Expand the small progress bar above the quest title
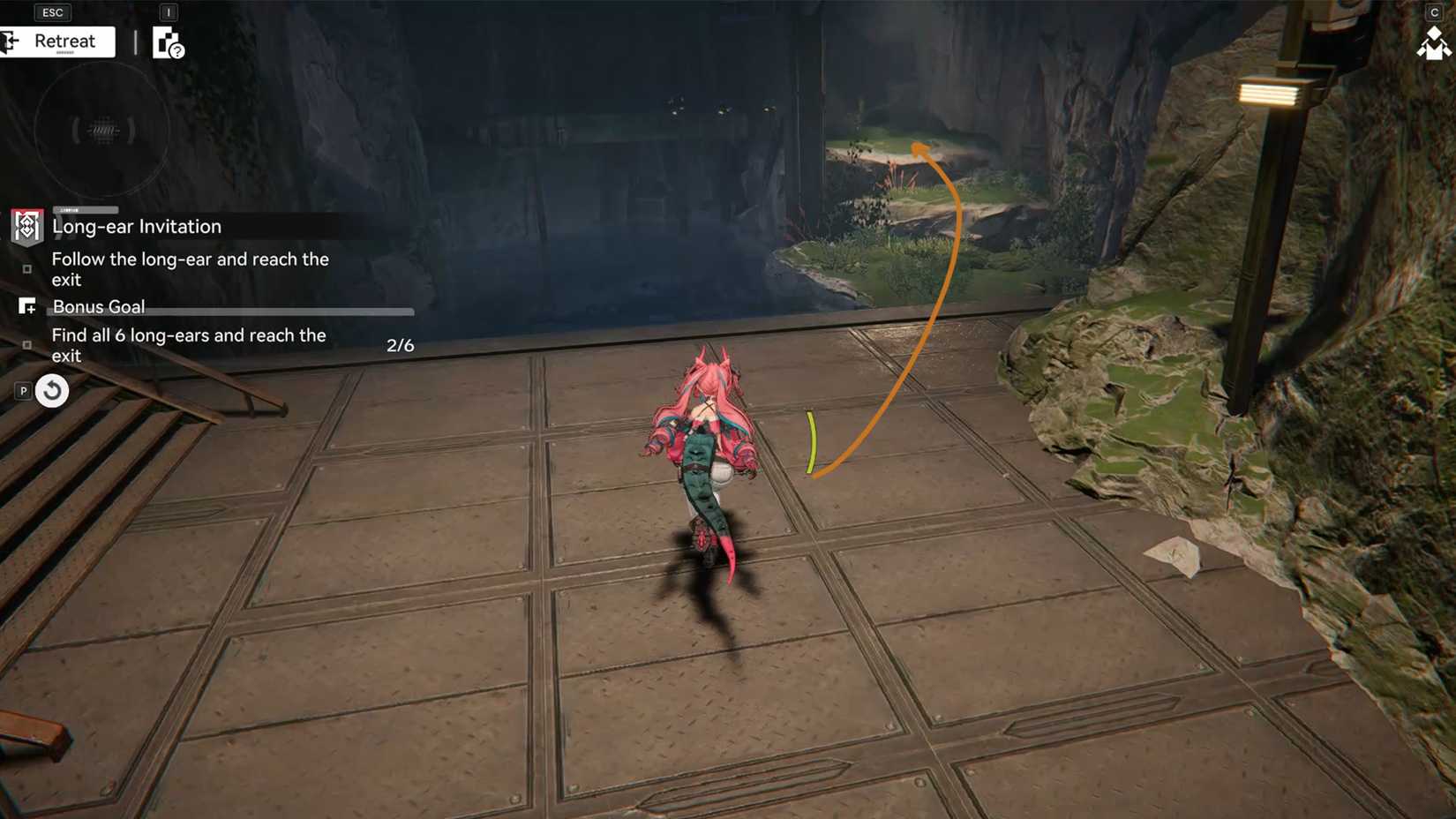The width and height of the screenshot is (1456, 819). click(x=86, y=209)
